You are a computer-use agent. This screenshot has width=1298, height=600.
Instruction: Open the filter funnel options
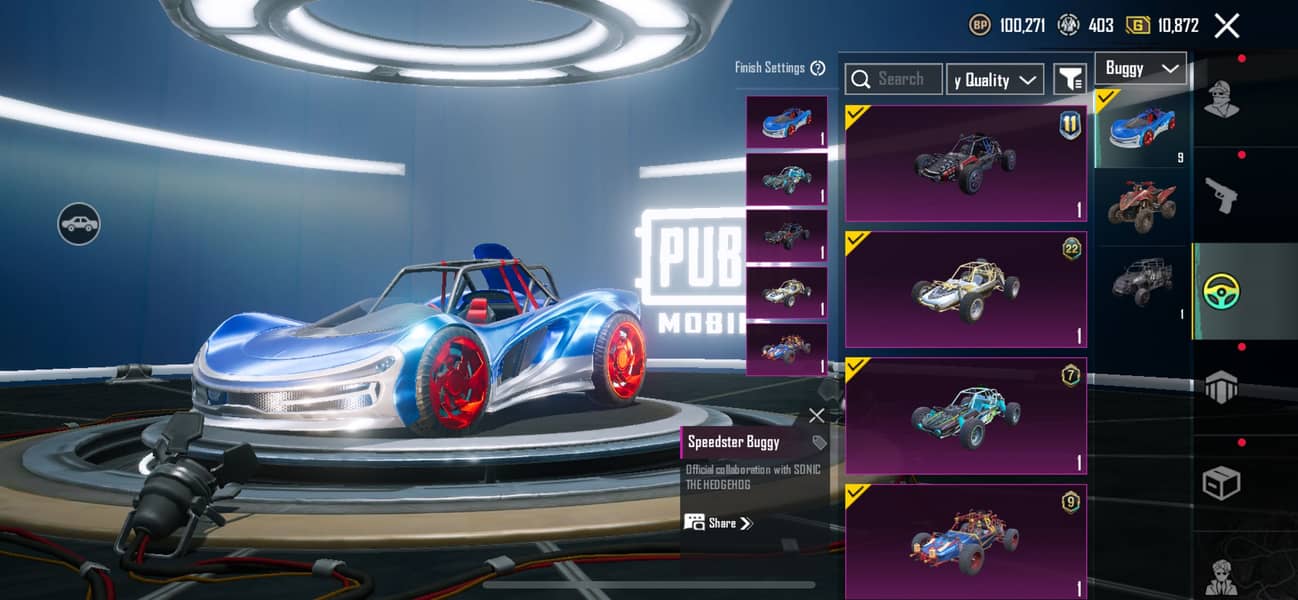[x=1070, y=79]
